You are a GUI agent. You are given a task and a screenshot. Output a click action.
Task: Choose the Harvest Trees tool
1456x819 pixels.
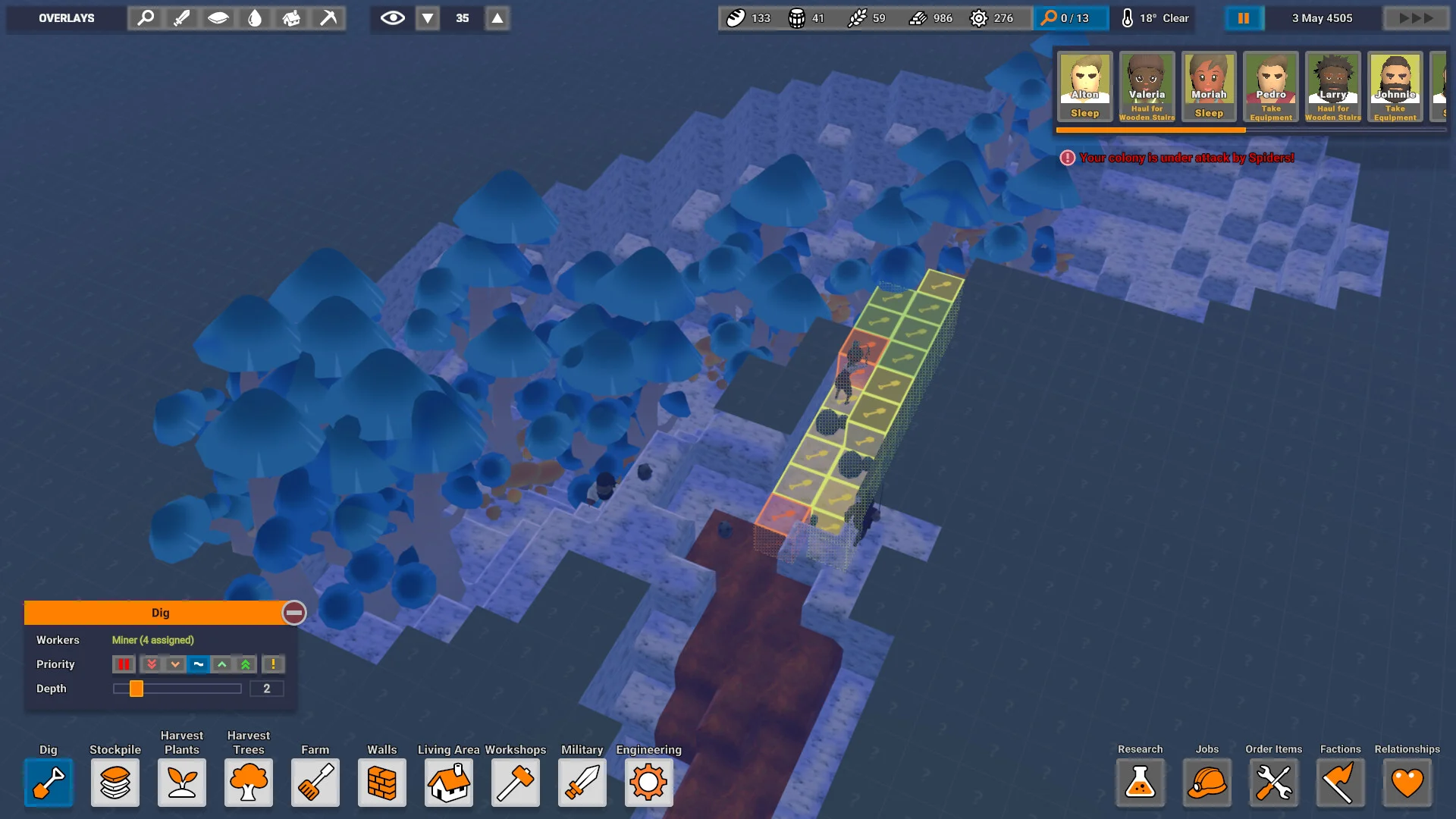tap(249, 782)
